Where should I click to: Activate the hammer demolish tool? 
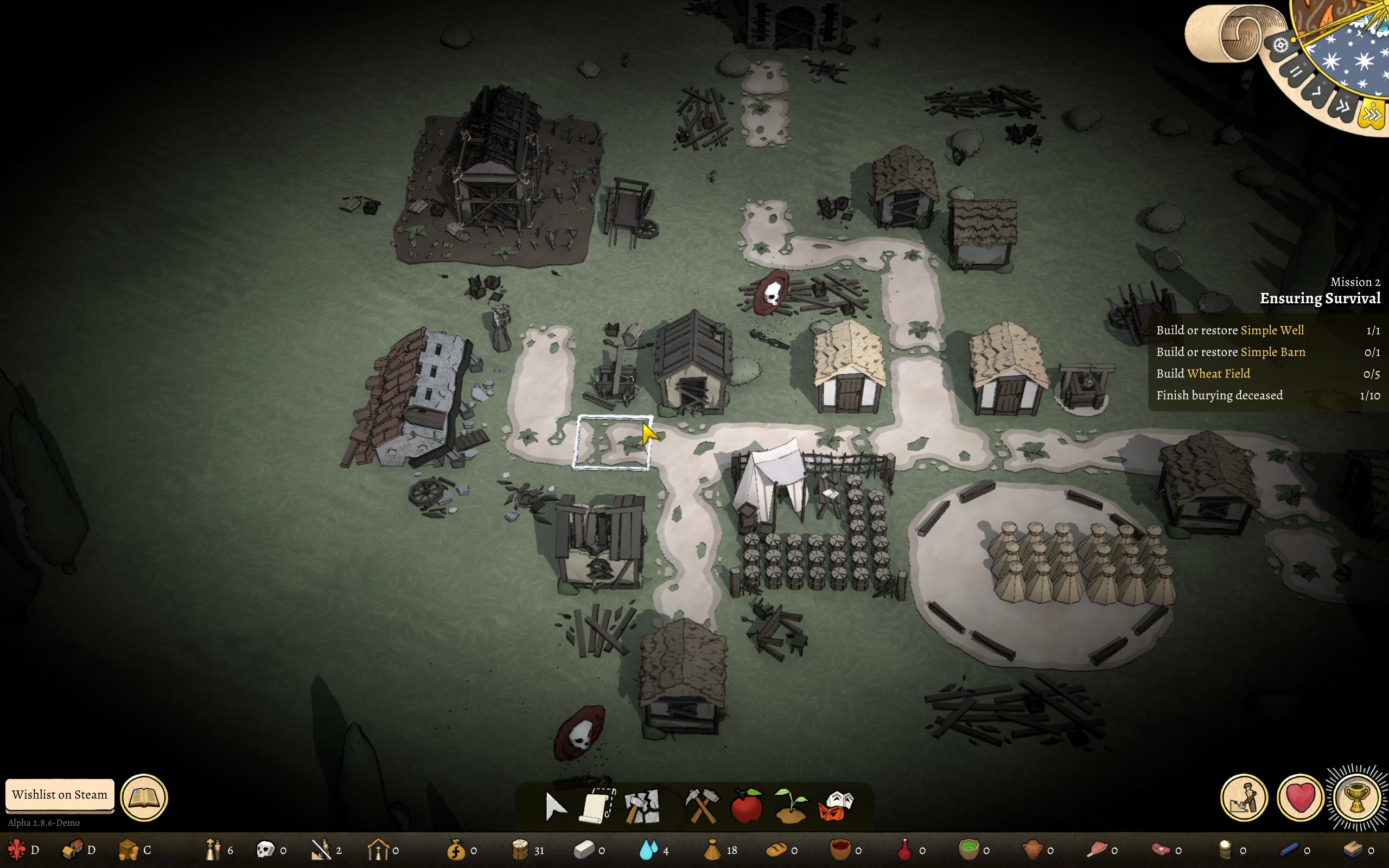pos(642,807)
